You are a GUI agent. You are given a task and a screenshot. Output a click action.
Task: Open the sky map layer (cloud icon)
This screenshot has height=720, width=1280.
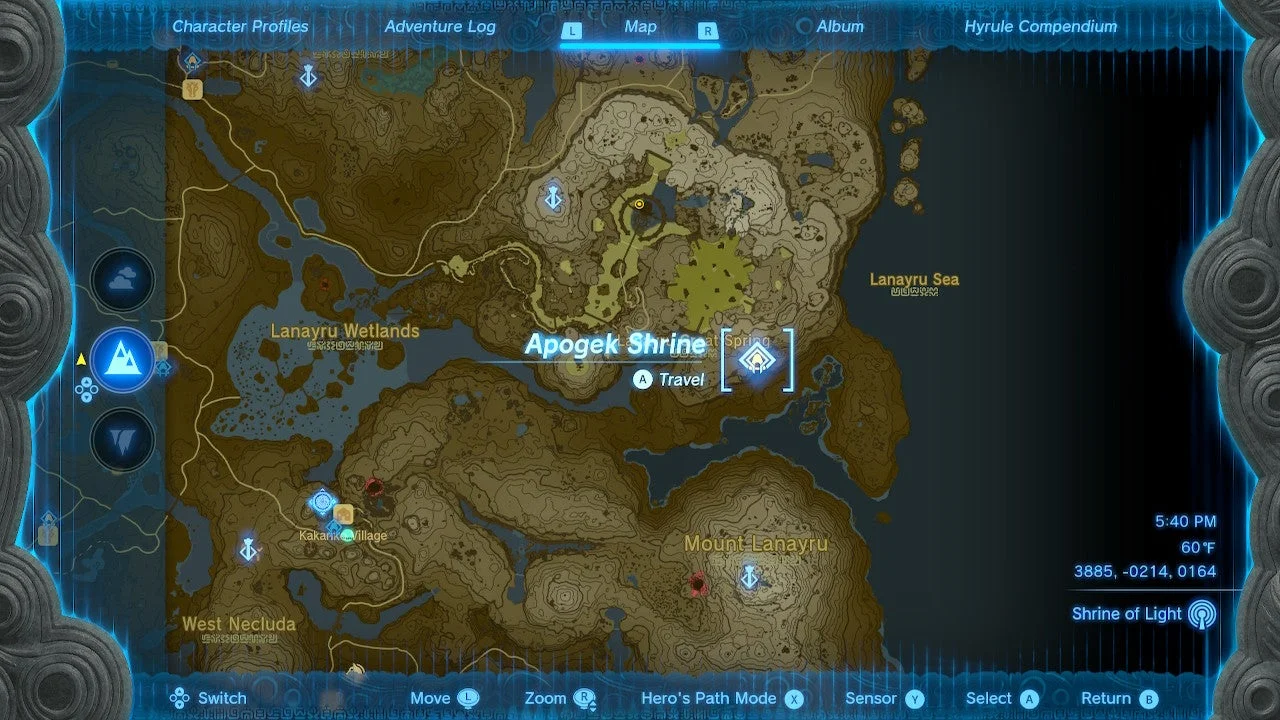pyautogui.click(x=121, y=281)
